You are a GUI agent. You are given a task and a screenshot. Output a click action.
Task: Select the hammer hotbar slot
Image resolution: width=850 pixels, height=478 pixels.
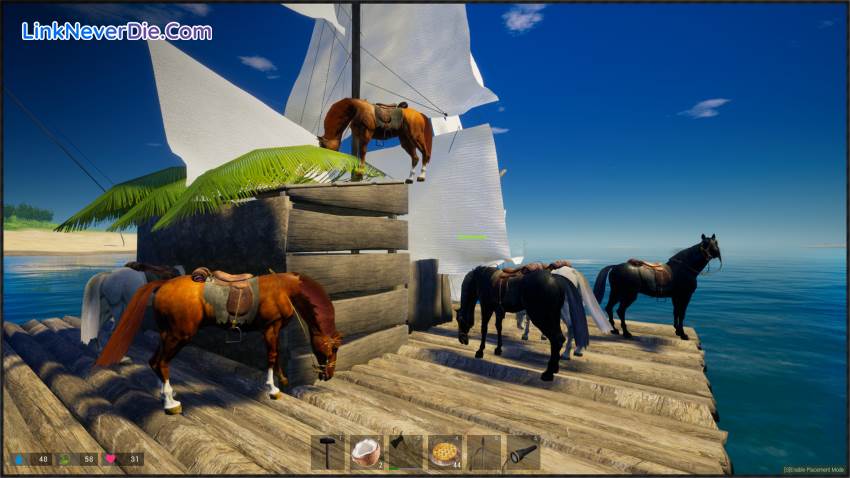(327, 452)
